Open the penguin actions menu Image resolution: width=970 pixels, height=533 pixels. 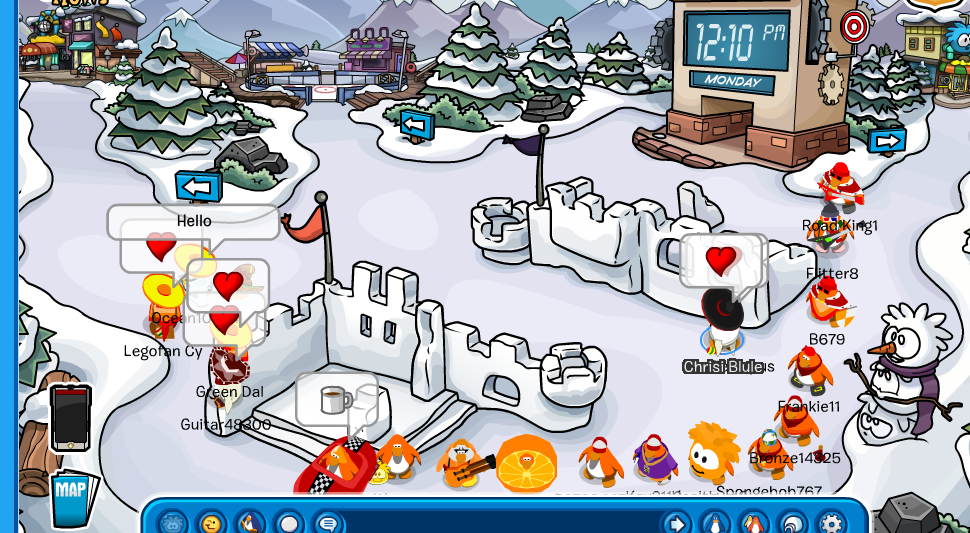coord(250,523)
